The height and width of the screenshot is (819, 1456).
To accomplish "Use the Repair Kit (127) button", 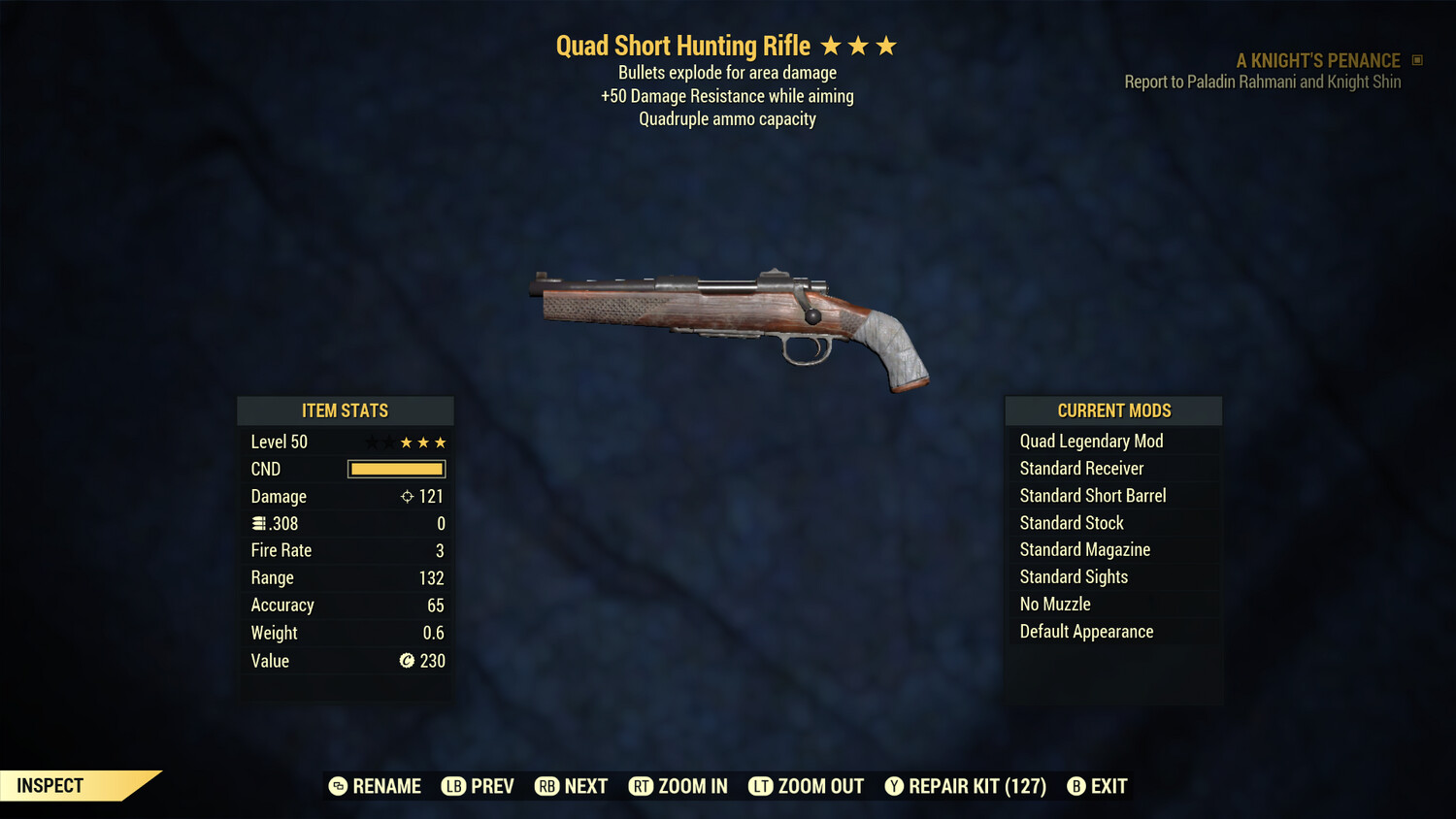I will click(964, 786).
